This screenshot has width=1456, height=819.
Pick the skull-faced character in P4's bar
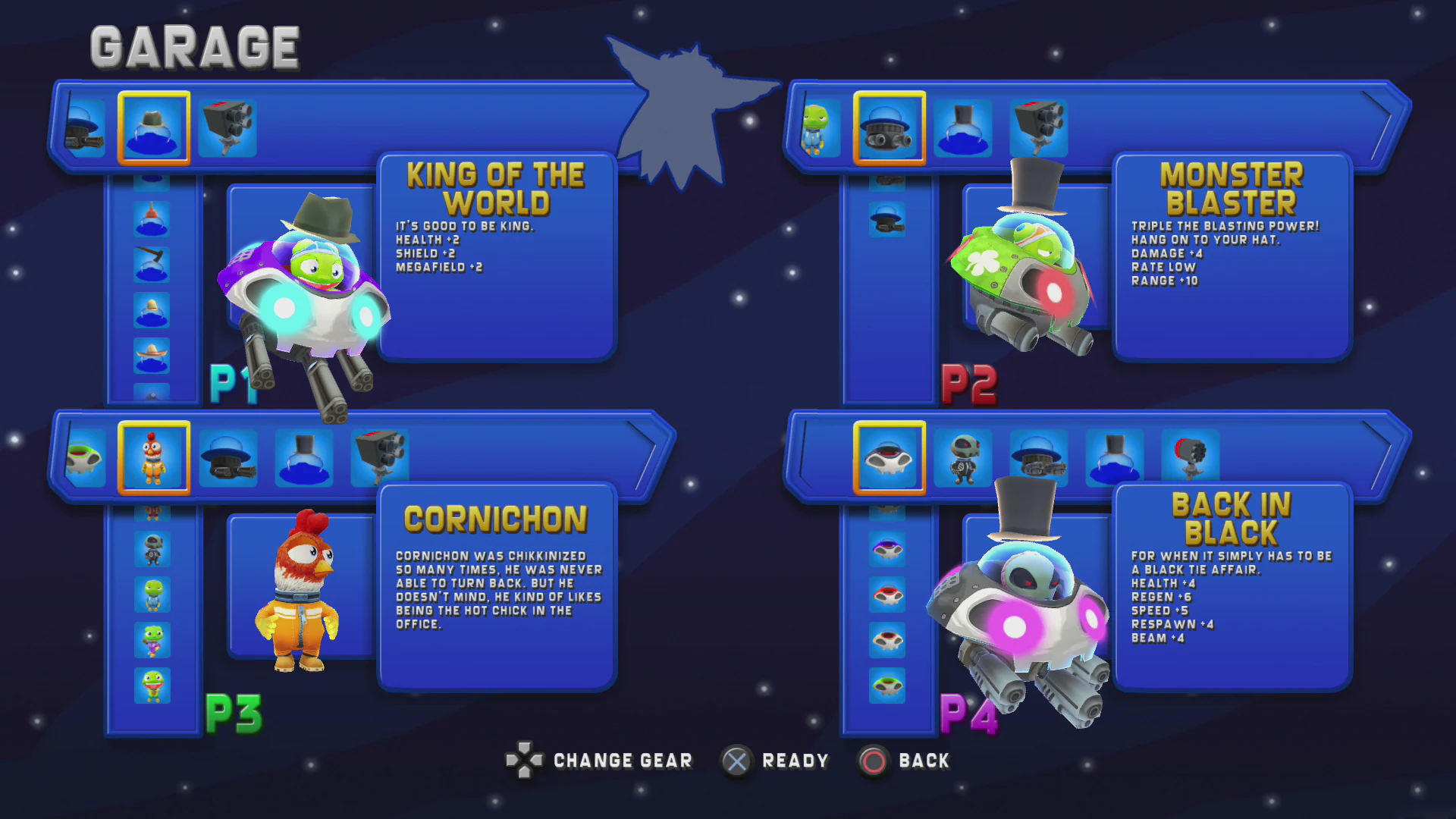[x=965, y=456]
